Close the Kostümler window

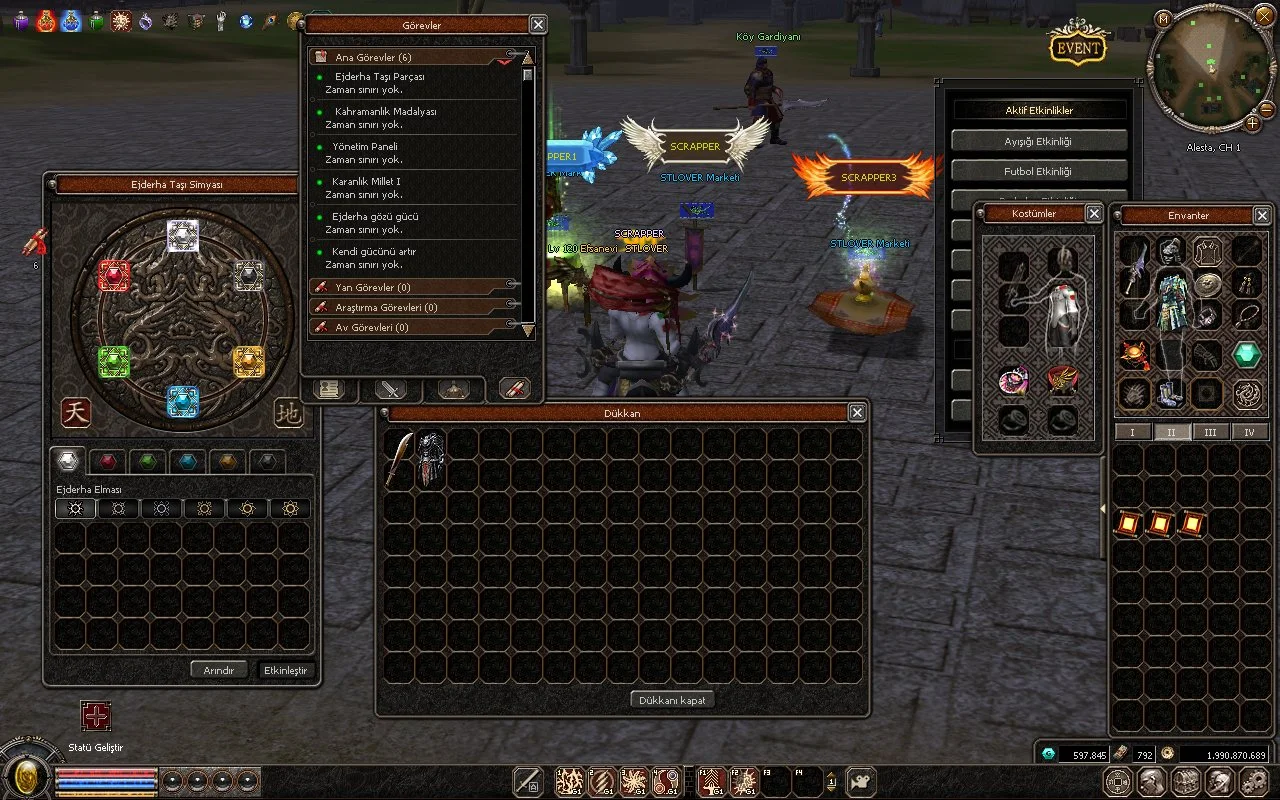point(1094,214)
